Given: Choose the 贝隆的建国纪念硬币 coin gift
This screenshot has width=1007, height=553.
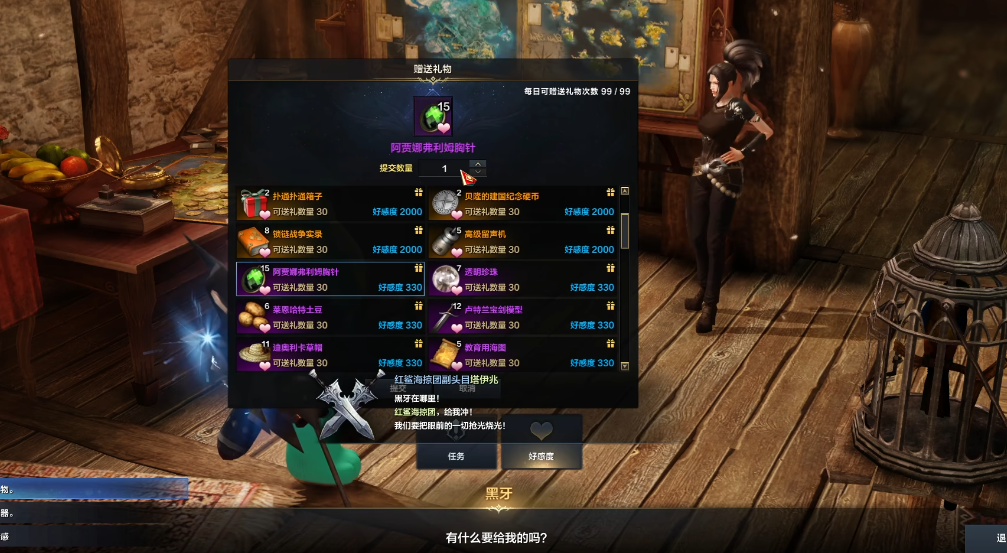Looking at the screenshot, I should (x=523, y=203).
